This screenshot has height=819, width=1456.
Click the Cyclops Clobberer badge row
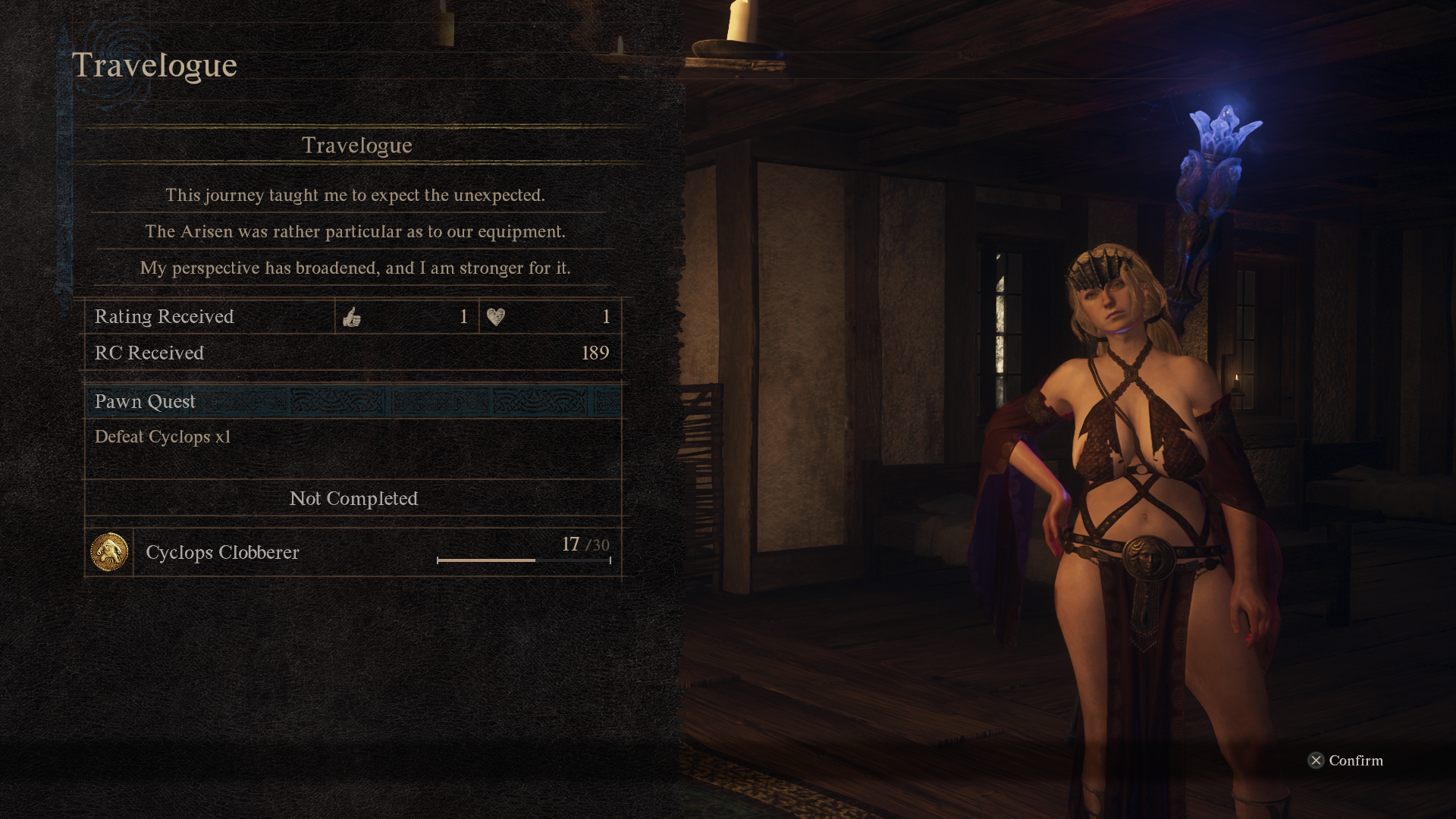pos(353,552)
